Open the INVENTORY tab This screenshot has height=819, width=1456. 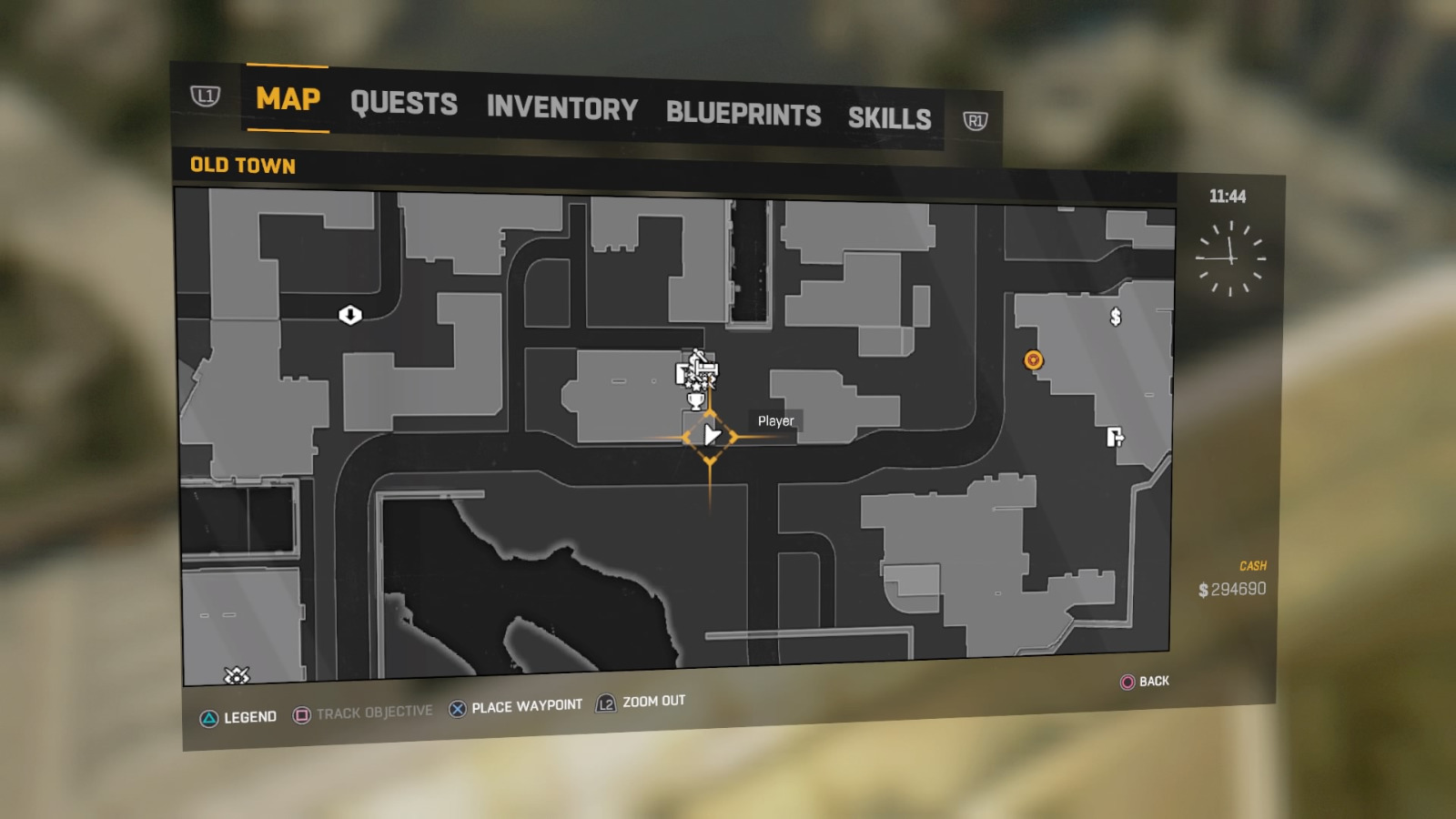coord(561,109)
